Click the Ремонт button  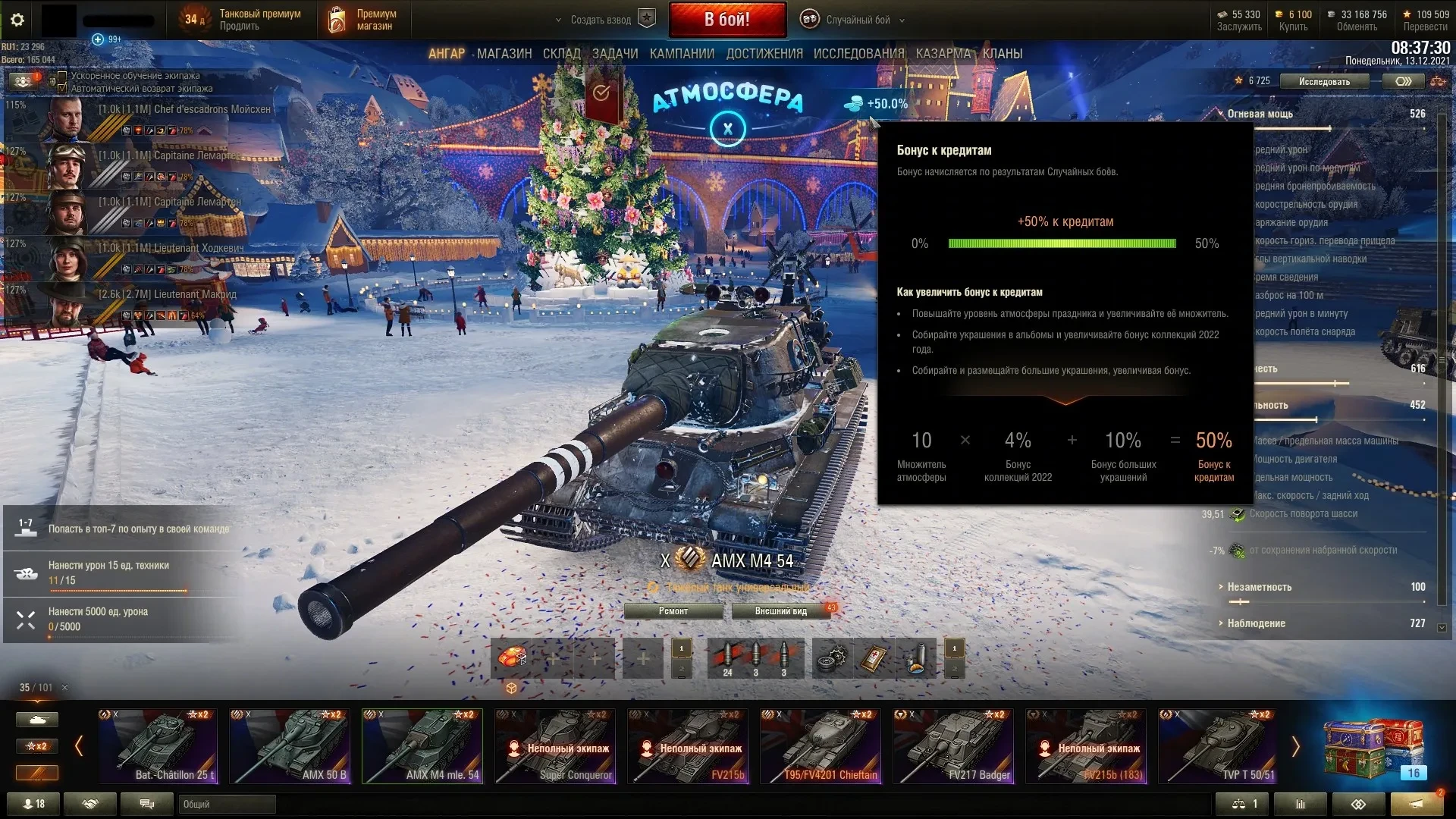tap(673, 611)
